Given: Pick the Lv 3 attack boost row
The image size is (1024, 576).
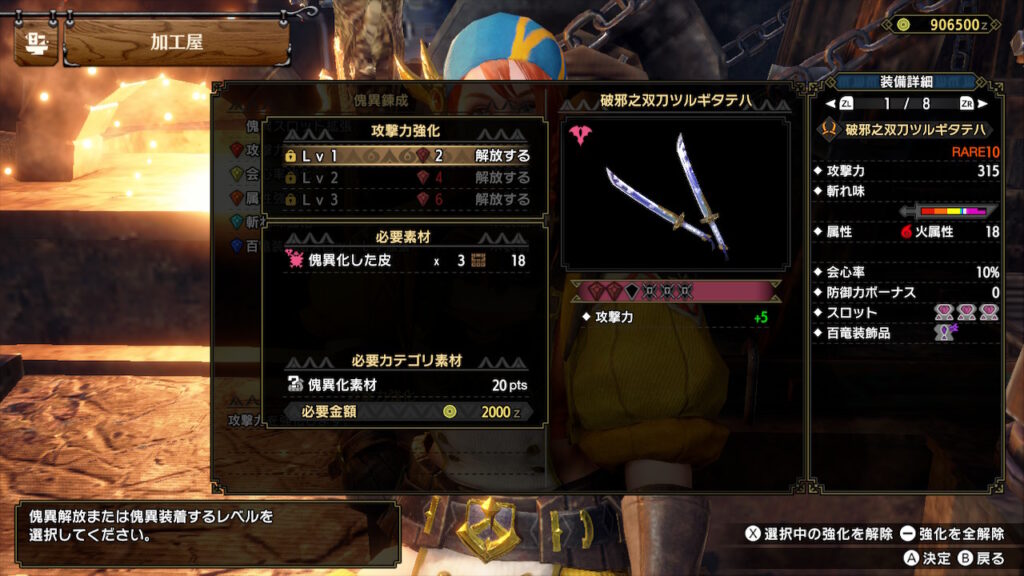Looking at the screenshot, I should pyautogui.click(x=407, y=199).
